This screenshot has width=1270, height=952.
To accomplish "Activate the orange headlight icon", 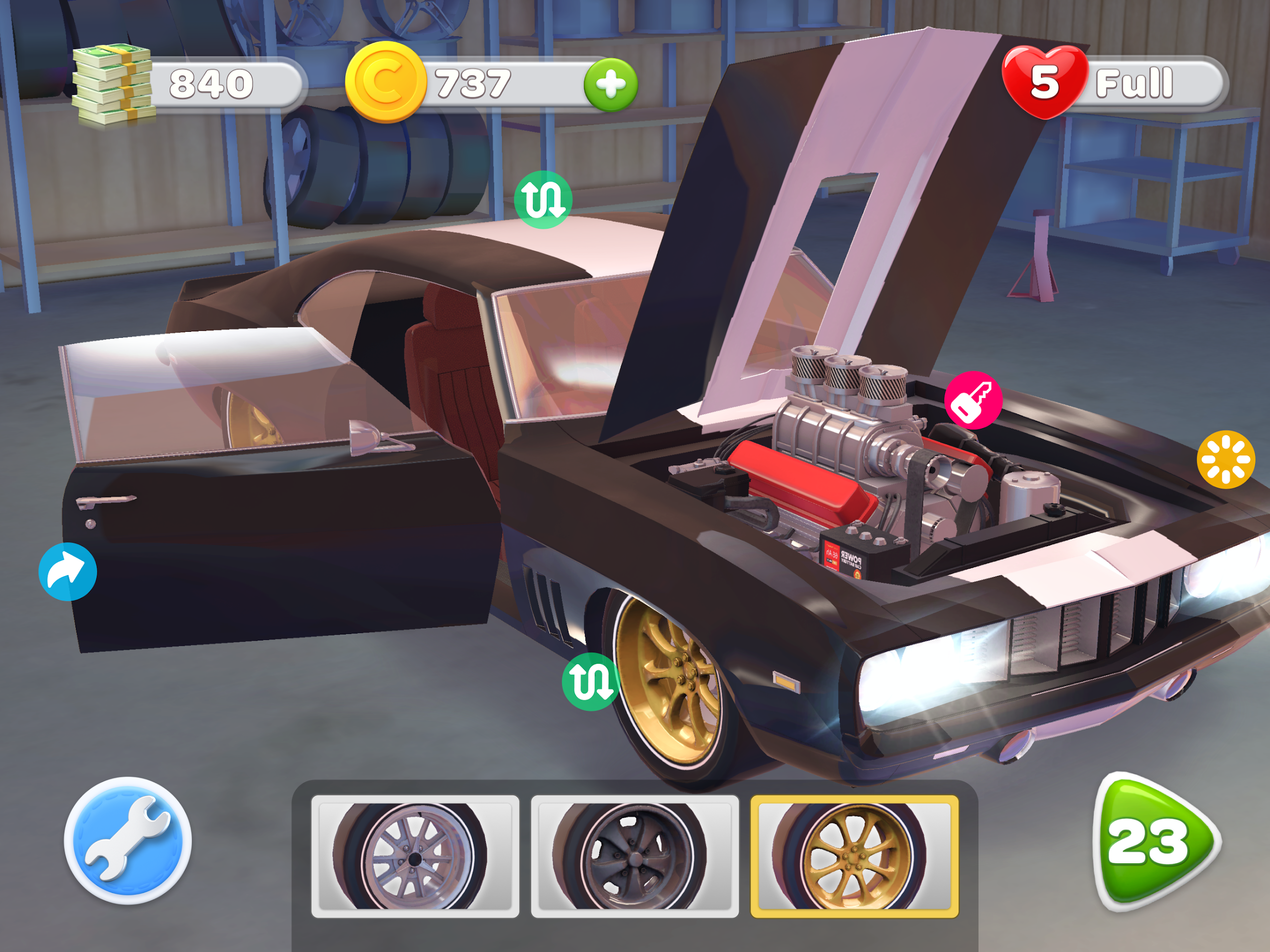I will pyautogui.click(x=1225, y=459).
